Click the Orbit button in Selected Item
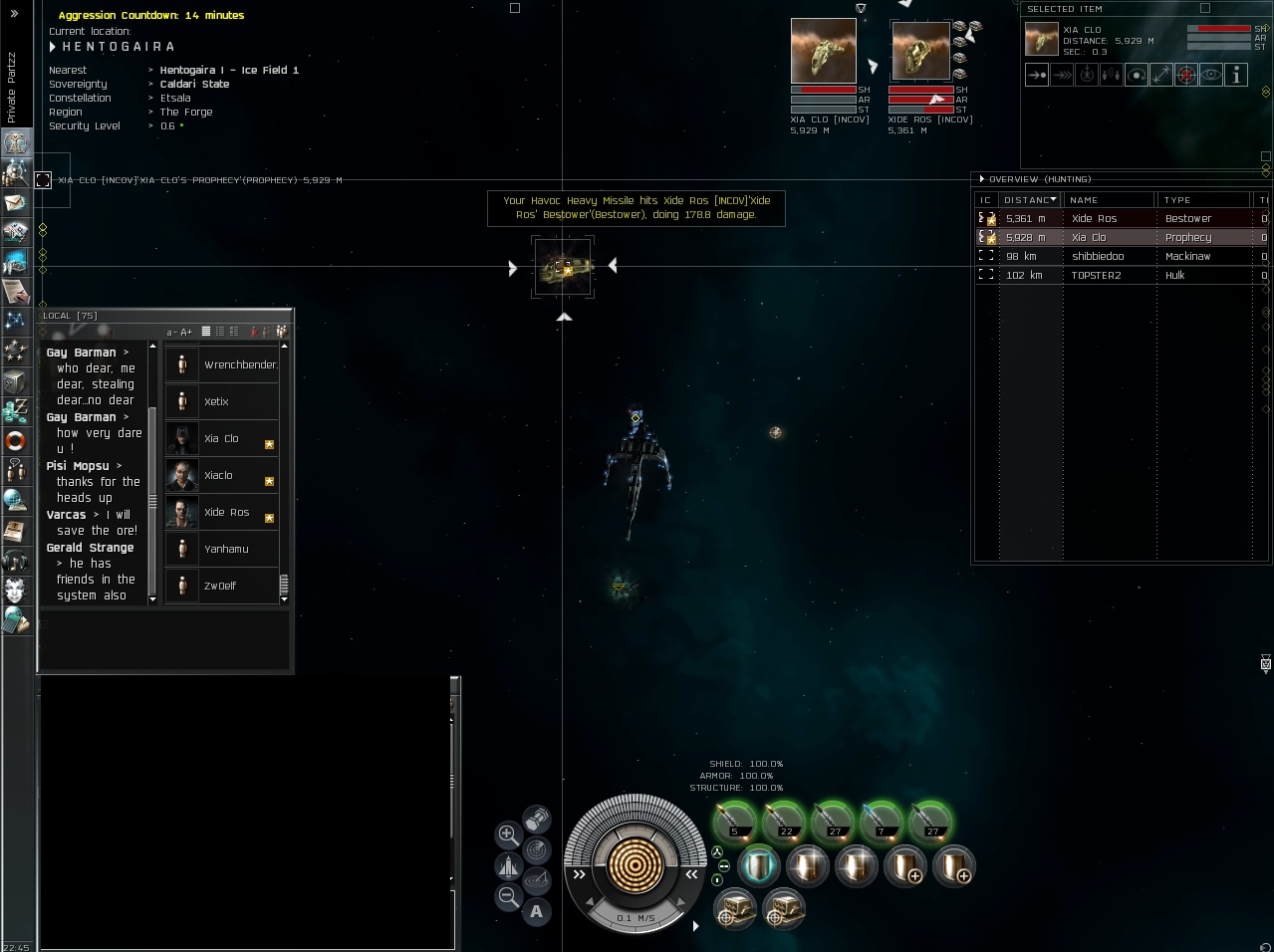 (x=1136, y=75)
